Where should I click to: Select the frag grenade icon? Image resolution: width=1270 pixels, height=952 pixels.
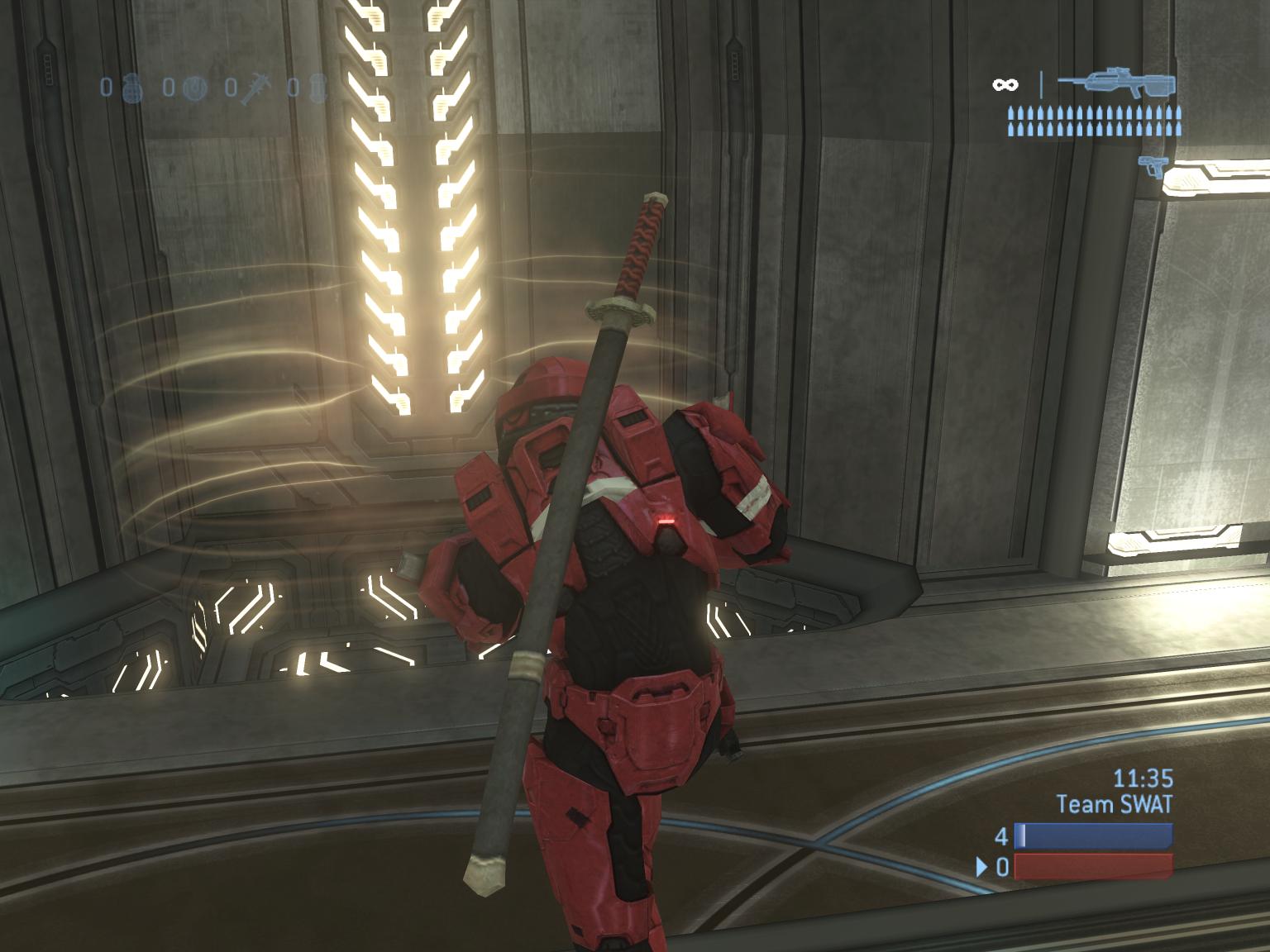134,87
